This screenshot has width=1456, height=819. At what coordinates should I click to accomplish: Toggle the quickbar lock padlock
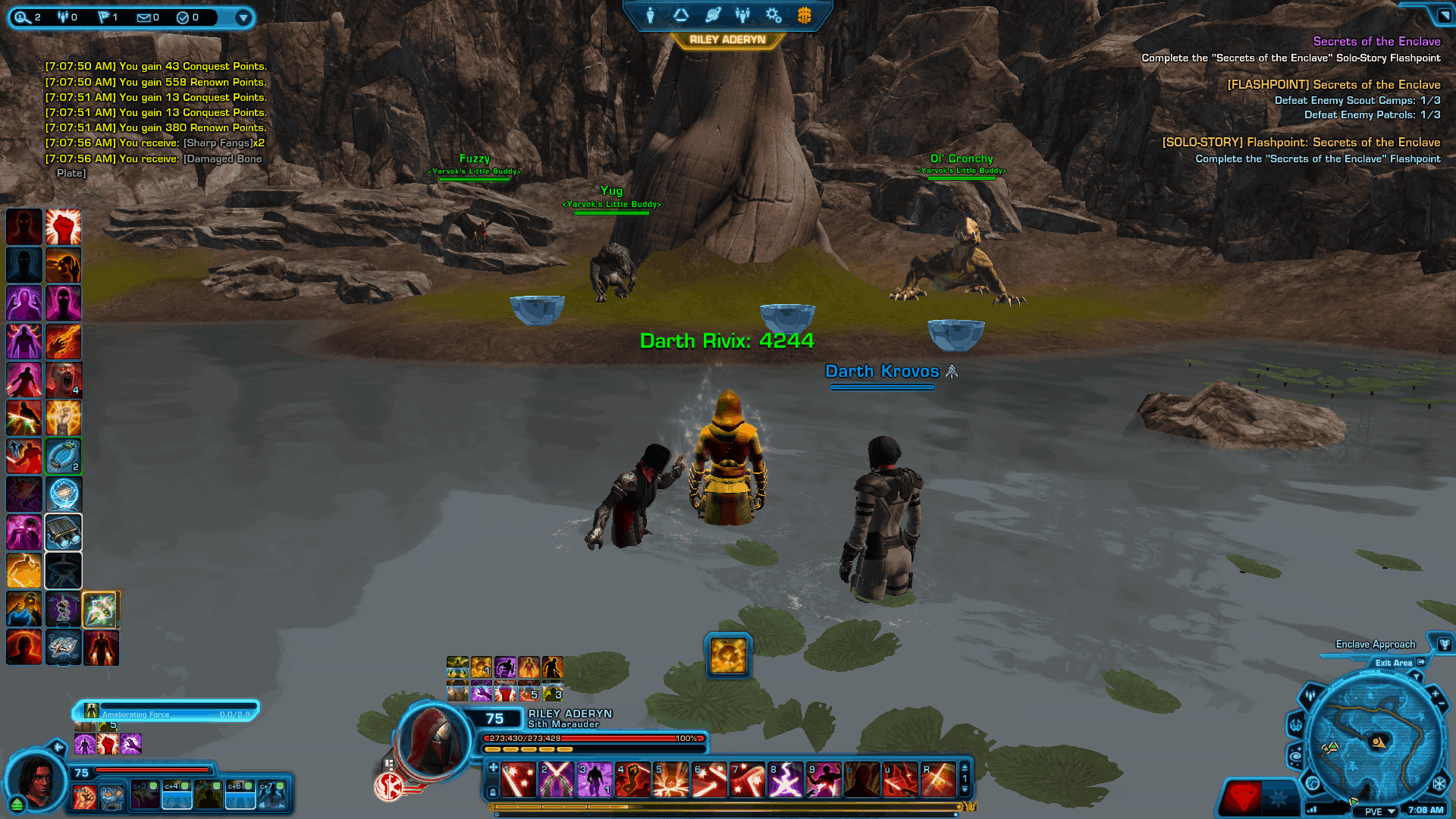[x=493, y=792]
